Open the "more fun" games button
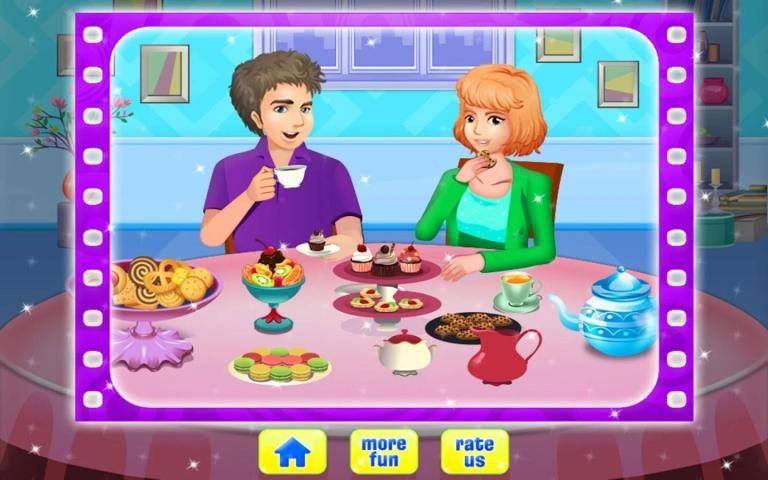The width and height of the screenshot is (768, 480). [384, 451]
